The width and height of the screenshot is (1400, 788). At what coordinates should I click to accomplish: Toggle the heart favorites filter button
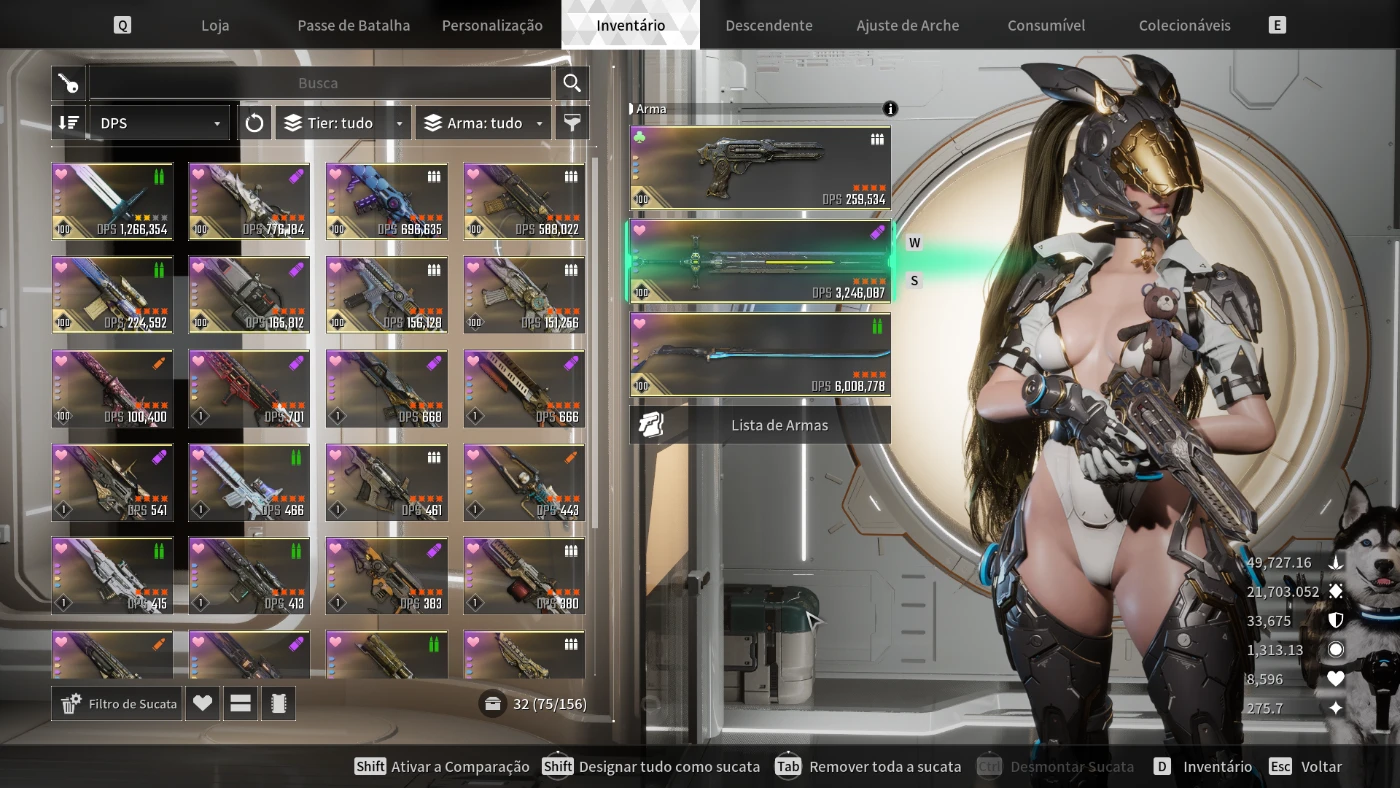(202, 704)
